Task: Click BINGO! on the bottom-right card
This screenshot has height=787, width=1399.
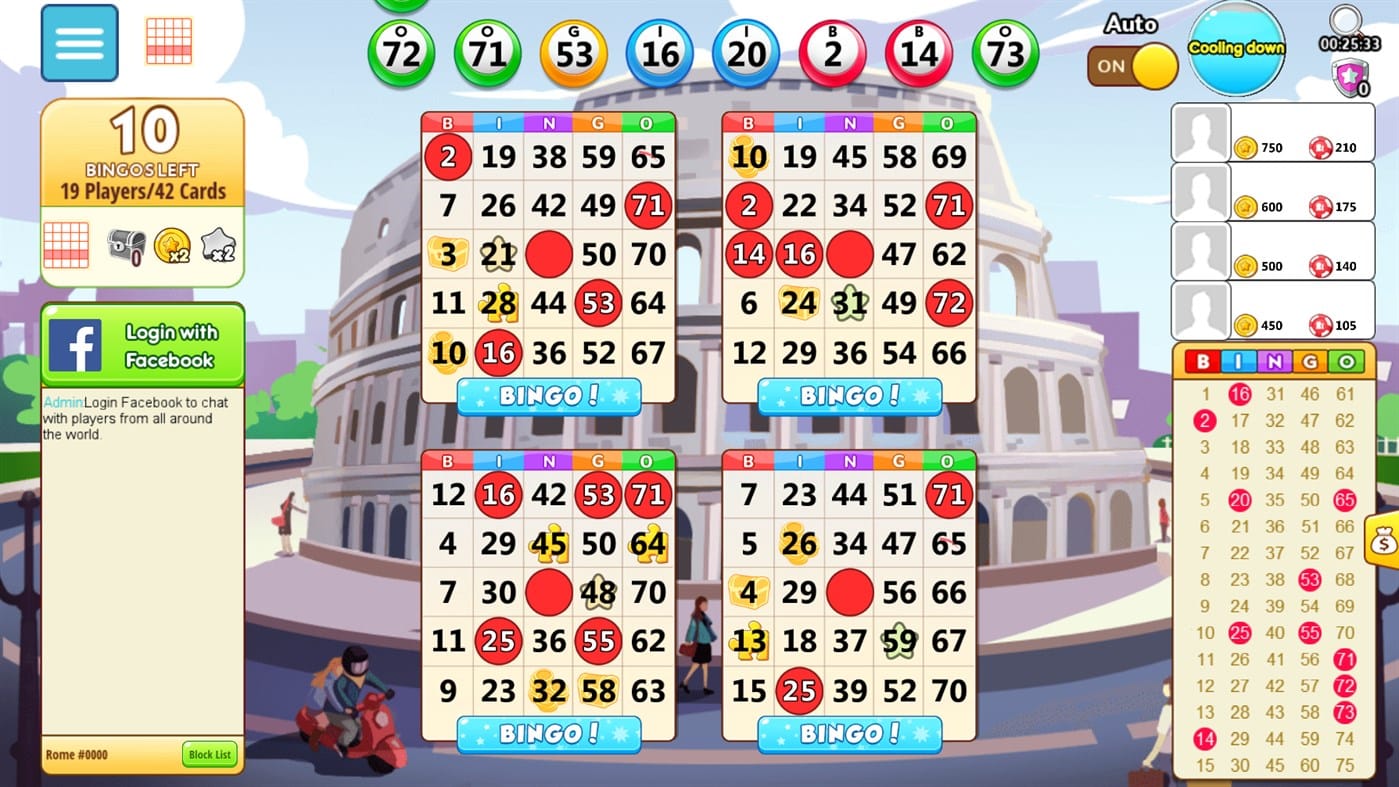Action: 848,734
